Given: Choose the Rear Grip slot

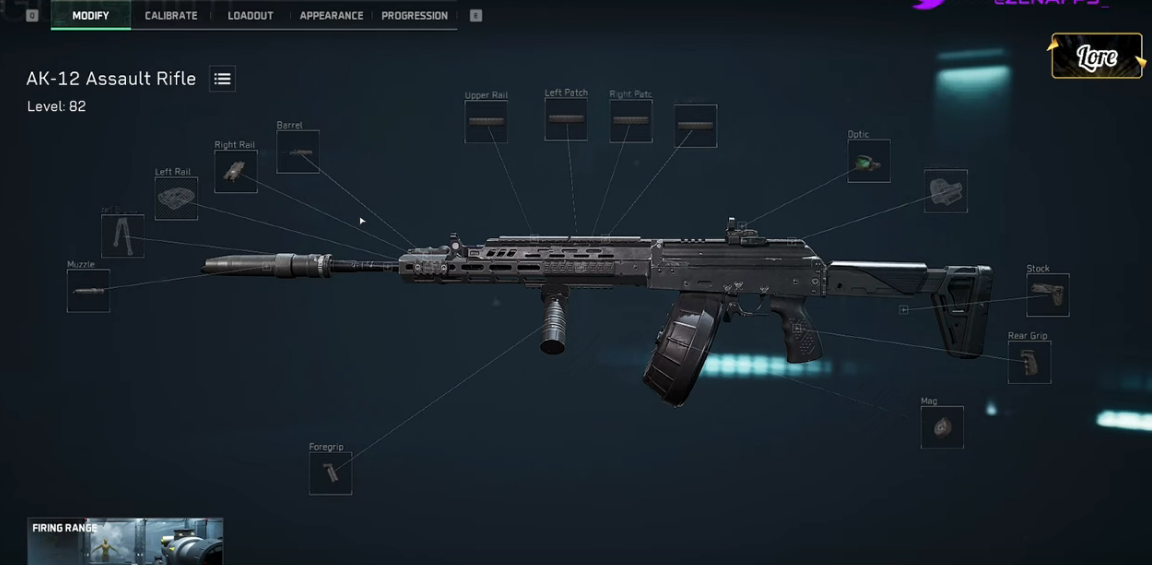Looking at the screenshot, I should click(x=1029, y=362).
